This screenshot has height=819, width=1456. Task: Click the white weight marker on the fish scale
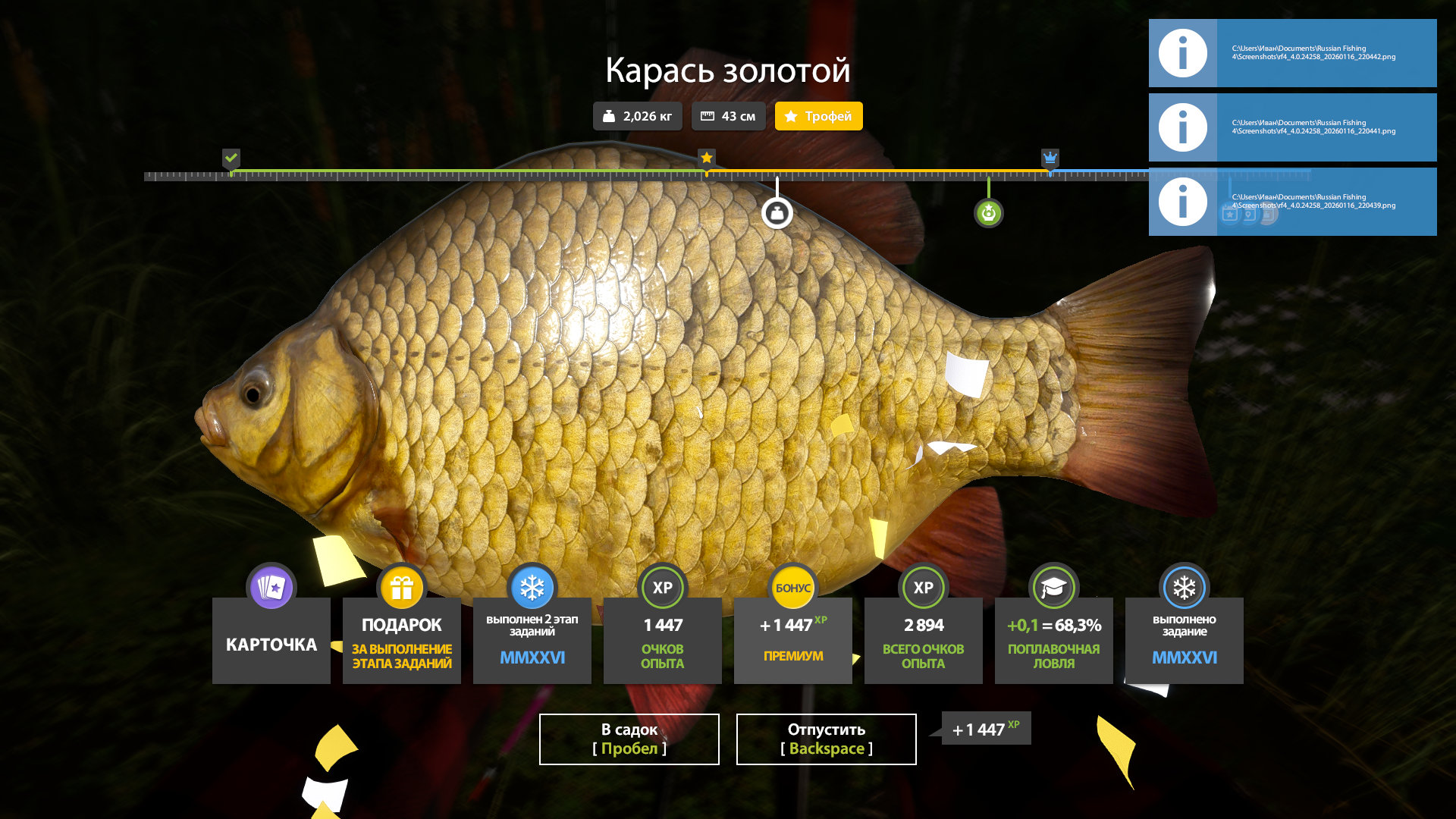point(778,212)
